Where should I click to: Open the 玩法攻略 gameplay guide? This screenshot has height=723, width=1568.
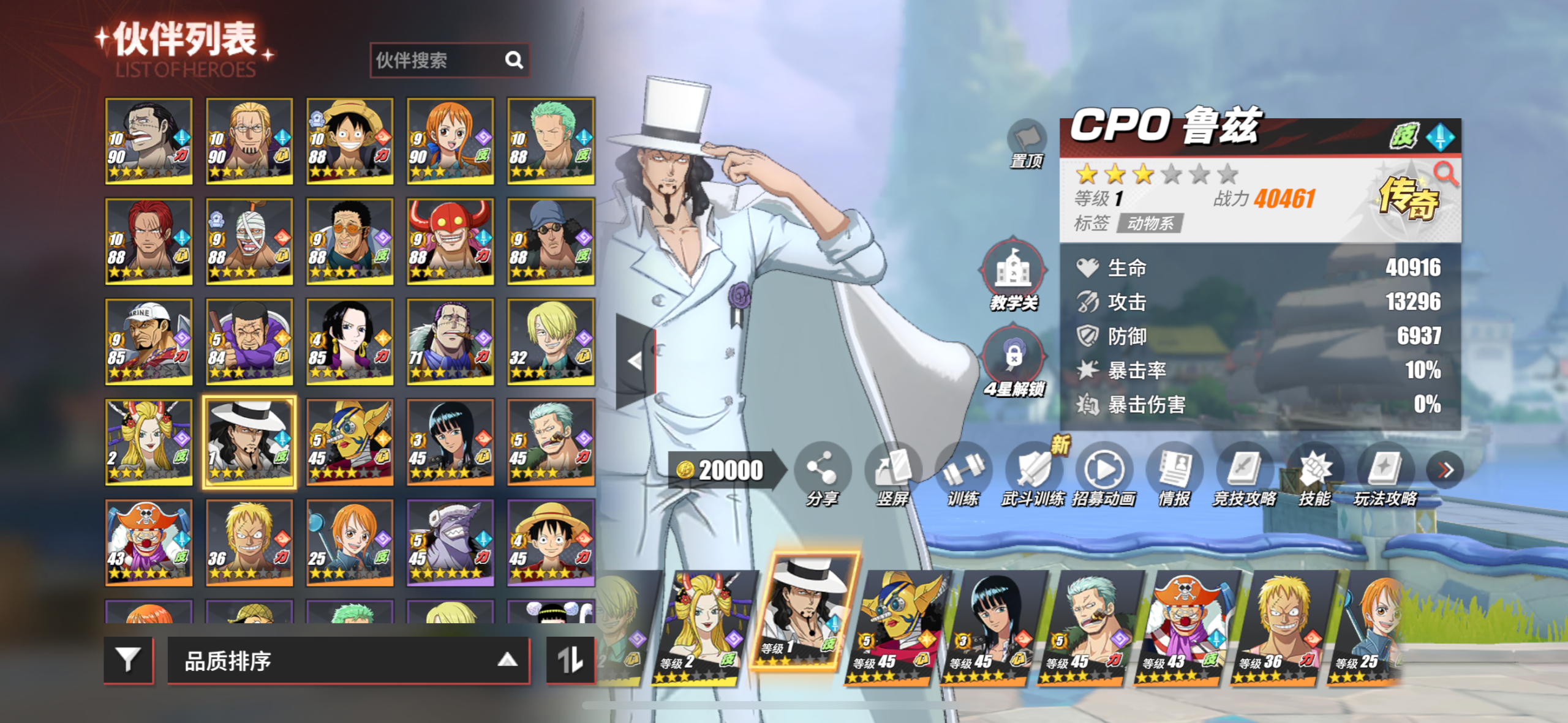pyautogui.click(x=1385, y=474)
